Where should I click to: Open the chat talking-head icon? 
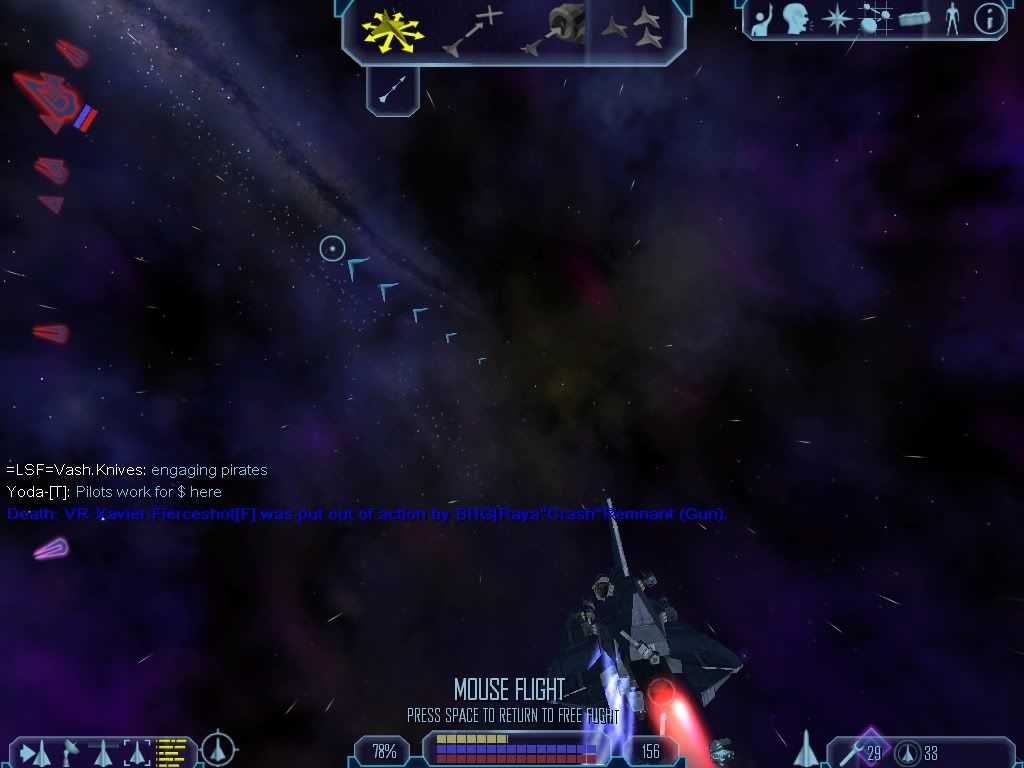coord(796,19)
